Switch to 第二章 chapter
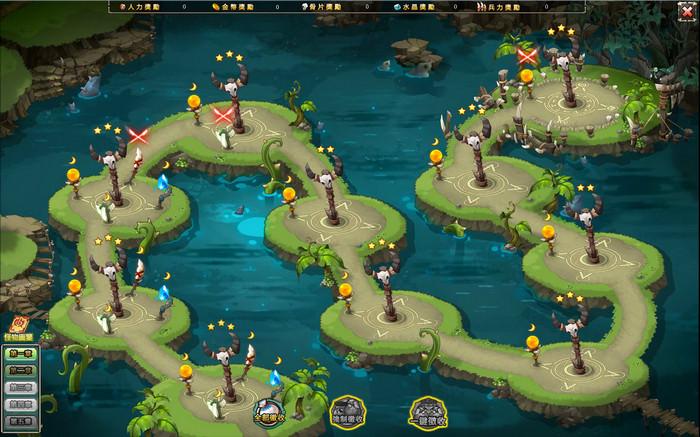The width and height of the screenshot is (700, 437). (x=21, y=370)
